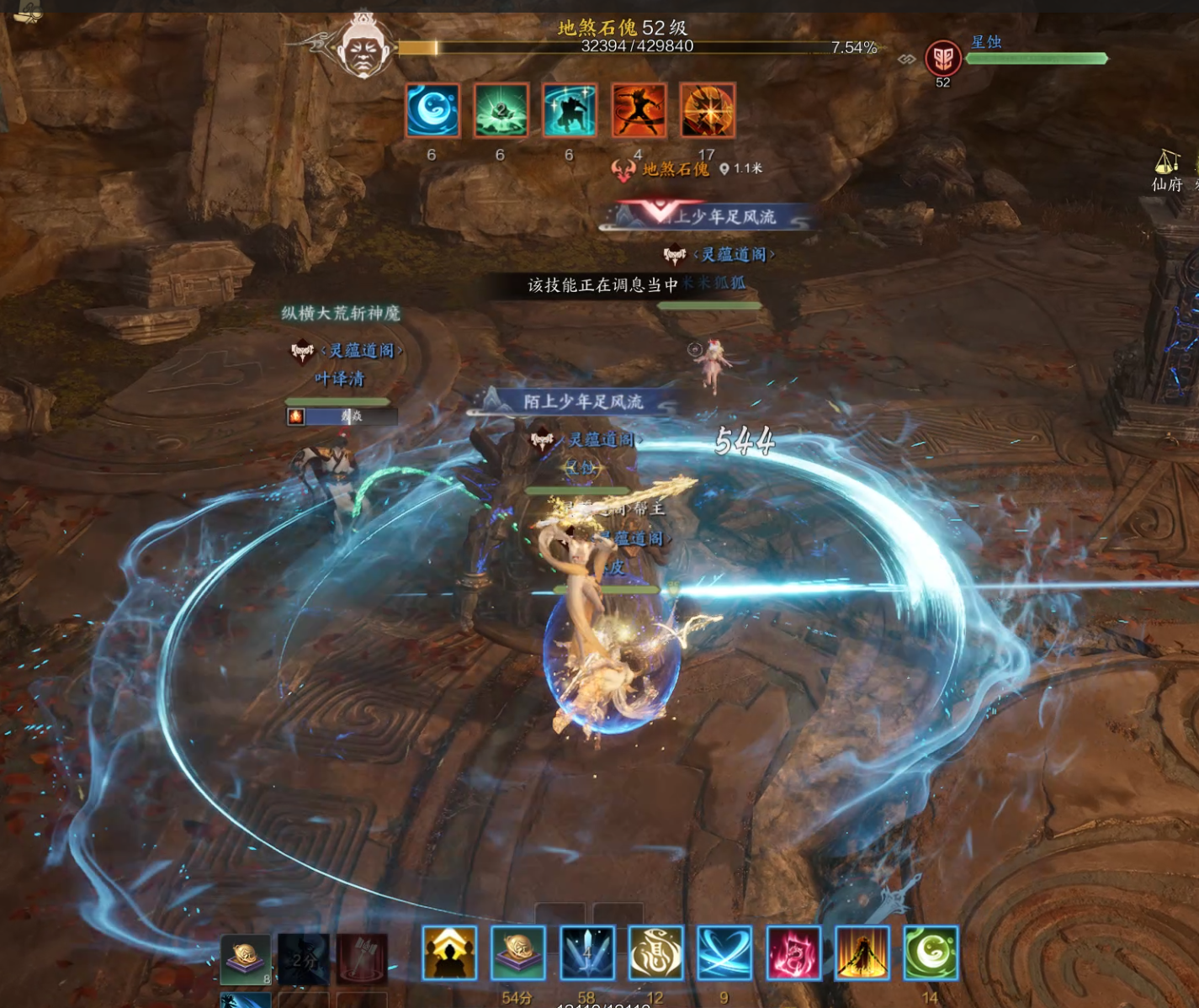Screen dimensions: 1199x1008
Task: Activate the golden chevron formation skill
Action: coord(449,952)
